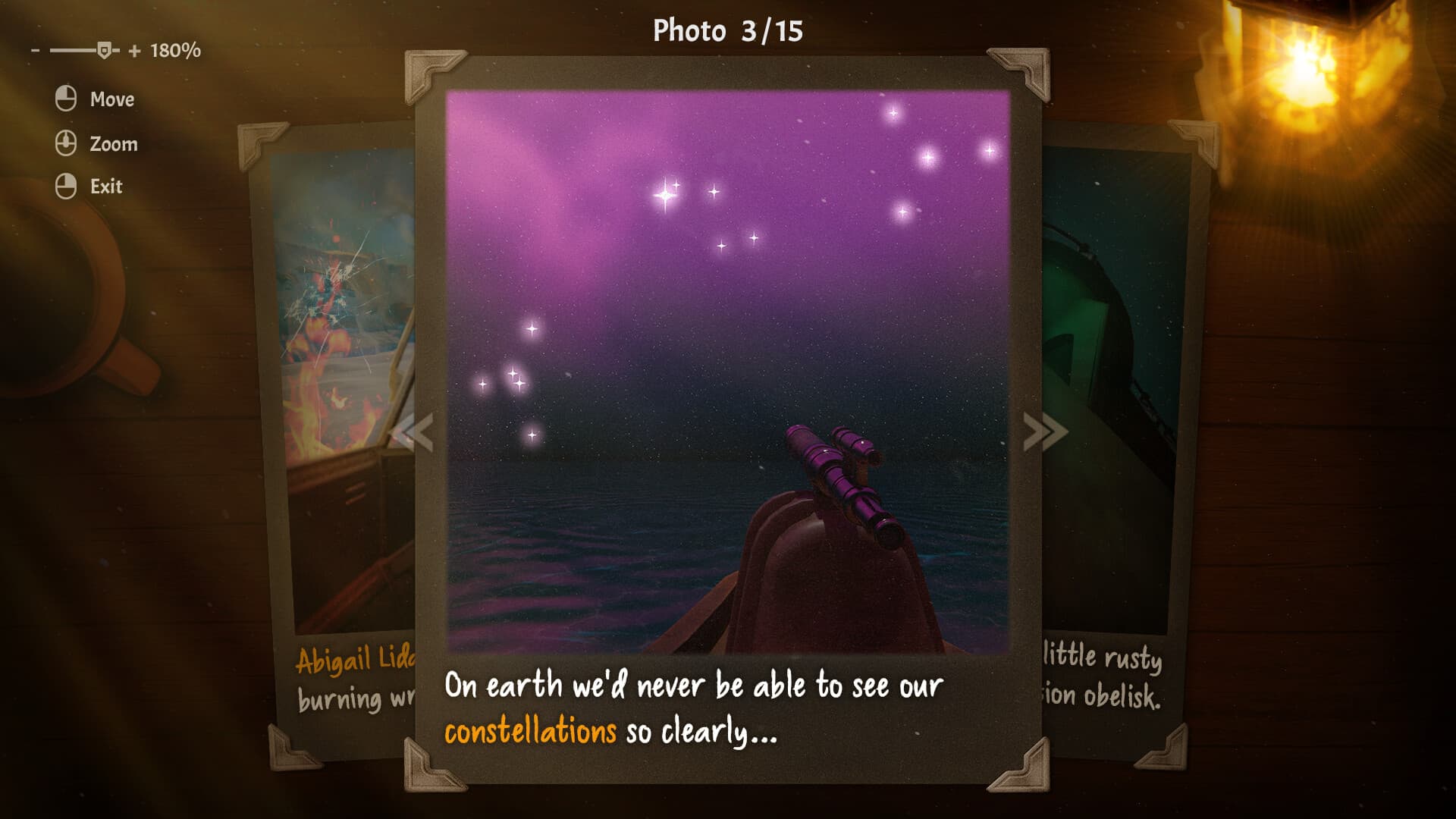This screenshot has height=819, width=1456.
Task: Click the Photo 3/15 counter at top
Action: tap(727, 32)
